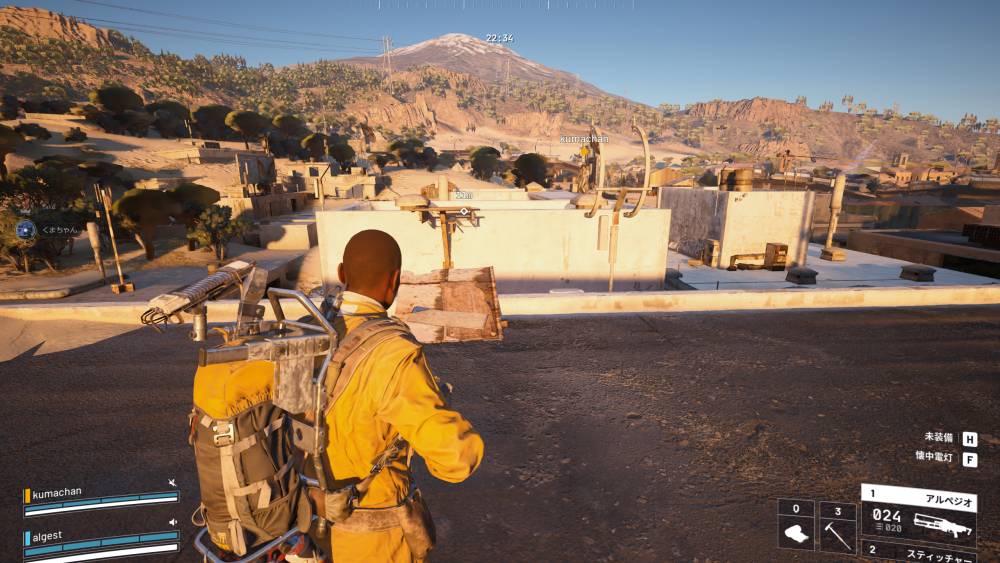Click algest's speaker voice icon
The height and width of the screenshot is (563, 1000).
[173, 521]
